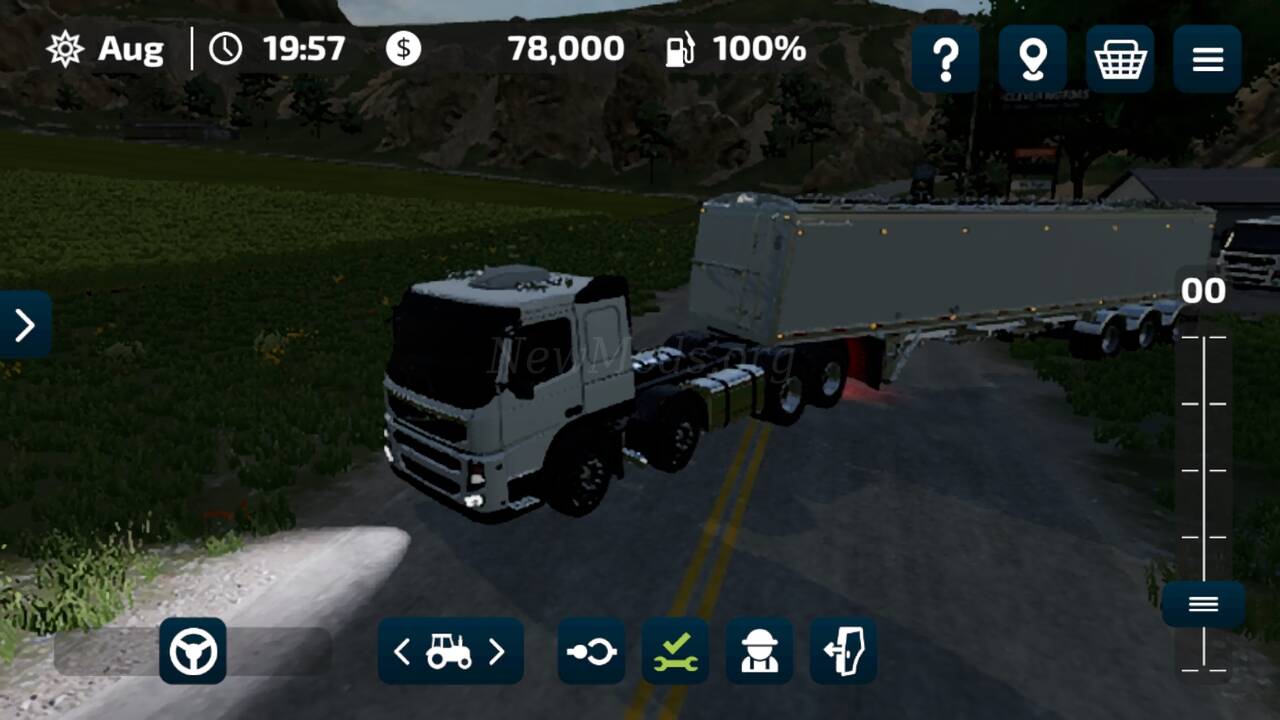Hire the AI worker helper
The width and height of the screenshot is (1280, 720).
click(x=759, y=652)
